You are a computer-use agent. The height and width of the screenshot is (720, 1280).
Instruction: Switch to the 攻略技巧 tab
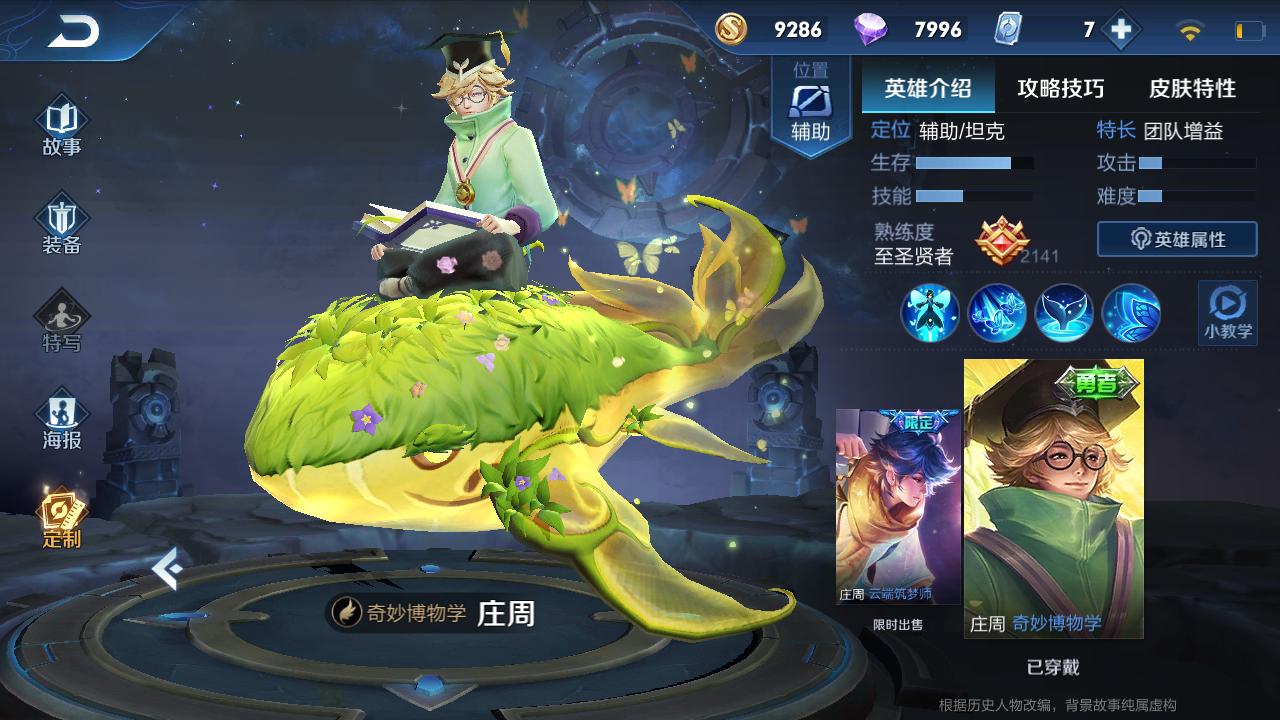pos(1060,88)
